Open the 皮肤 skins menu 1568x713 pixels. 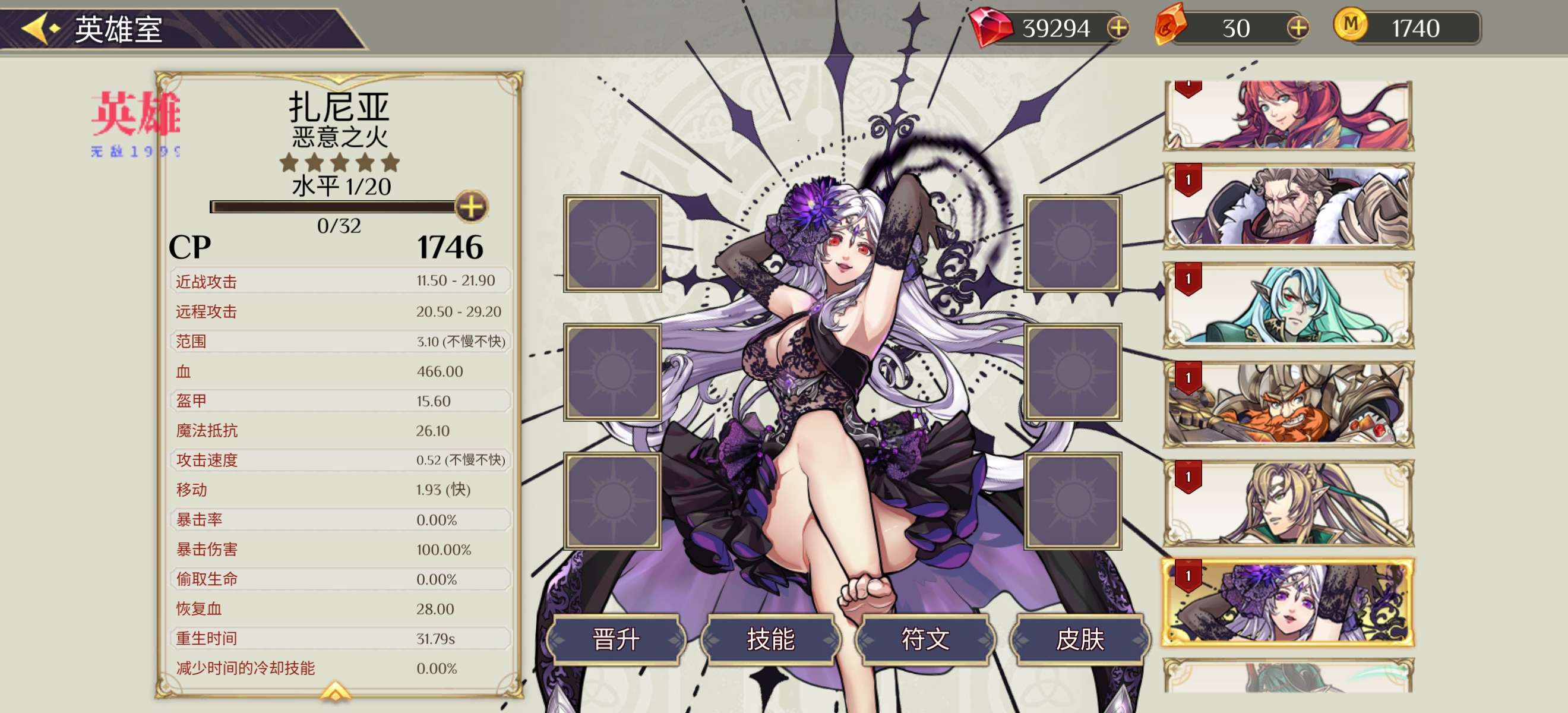point(1080,639)
